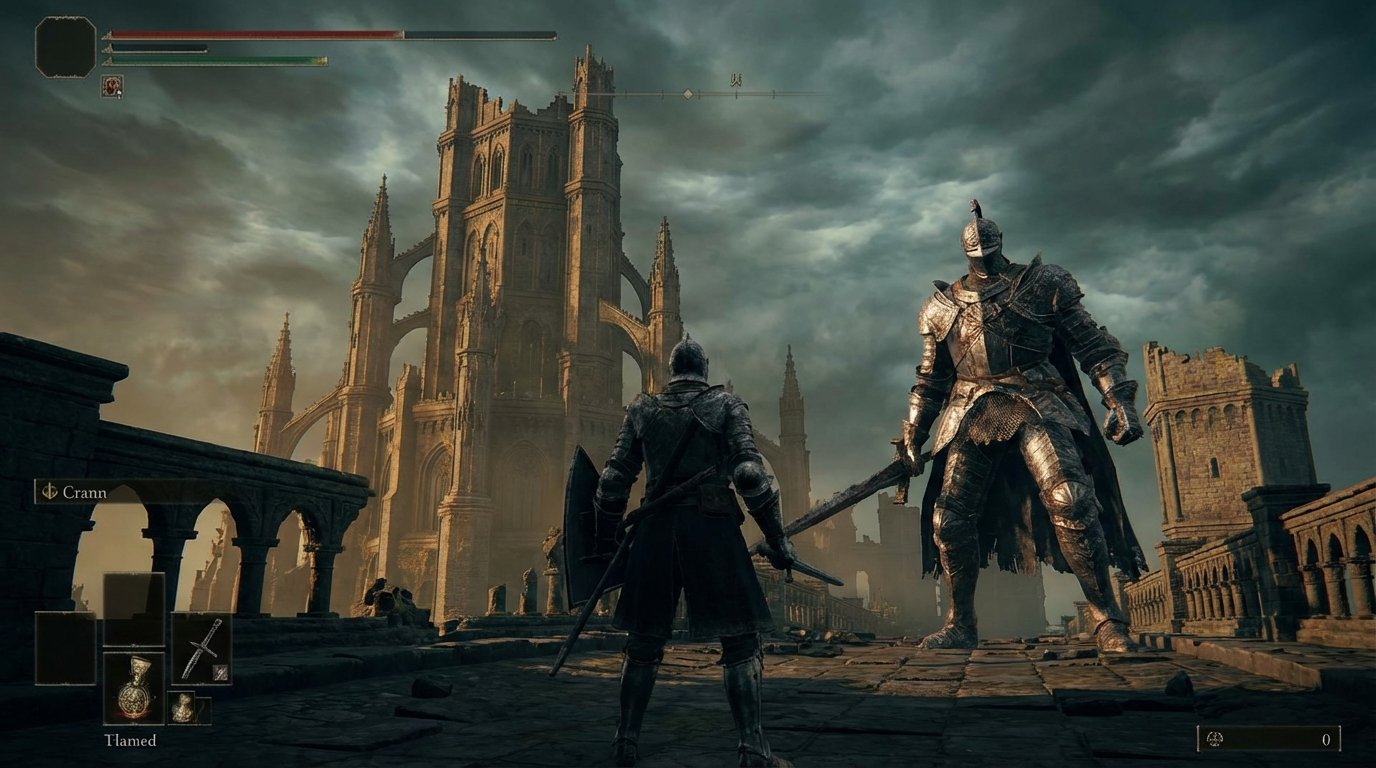Toggle the octagonal boss frame in the top-left corner
Image resolution: width=1376 pixels, height=768 pixels.
(x=64, y=45)
